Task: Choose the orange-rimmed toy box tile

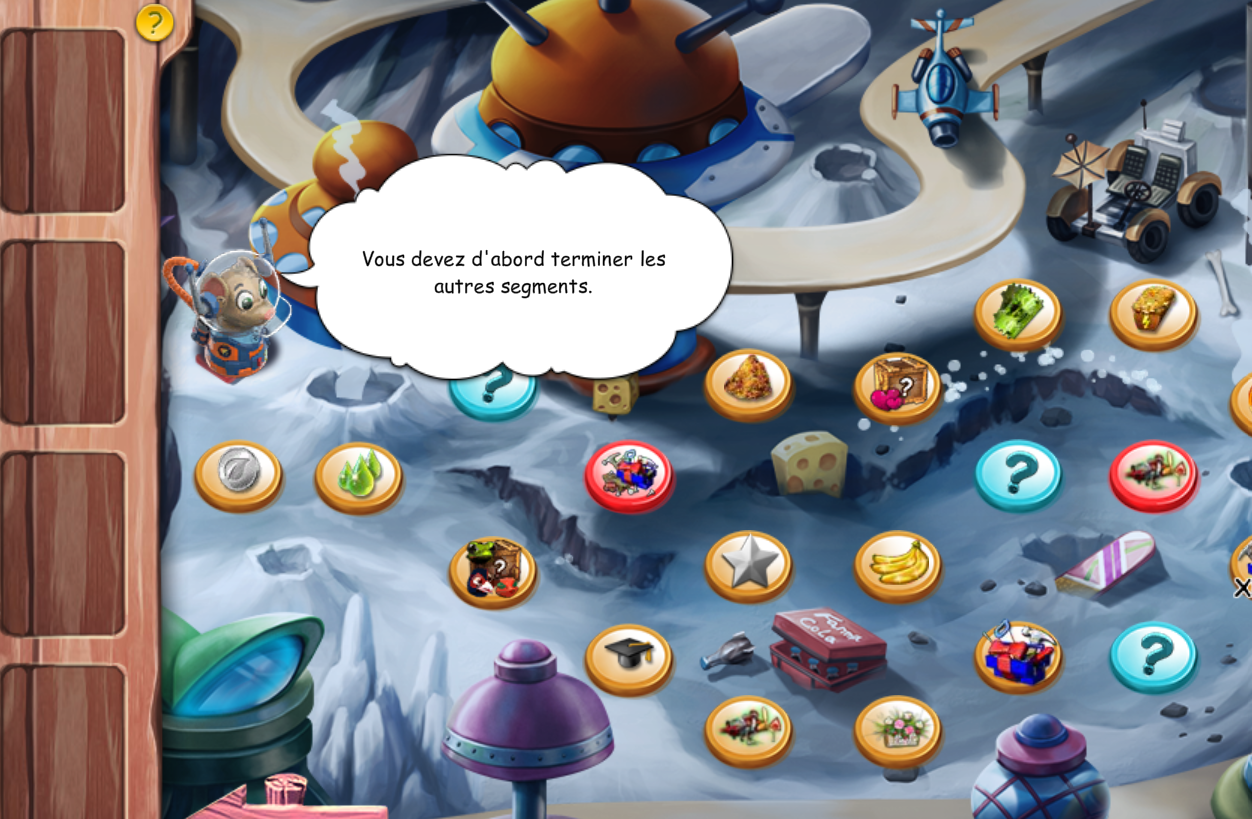Action: pyautogui.click(x=1018, y=655)
